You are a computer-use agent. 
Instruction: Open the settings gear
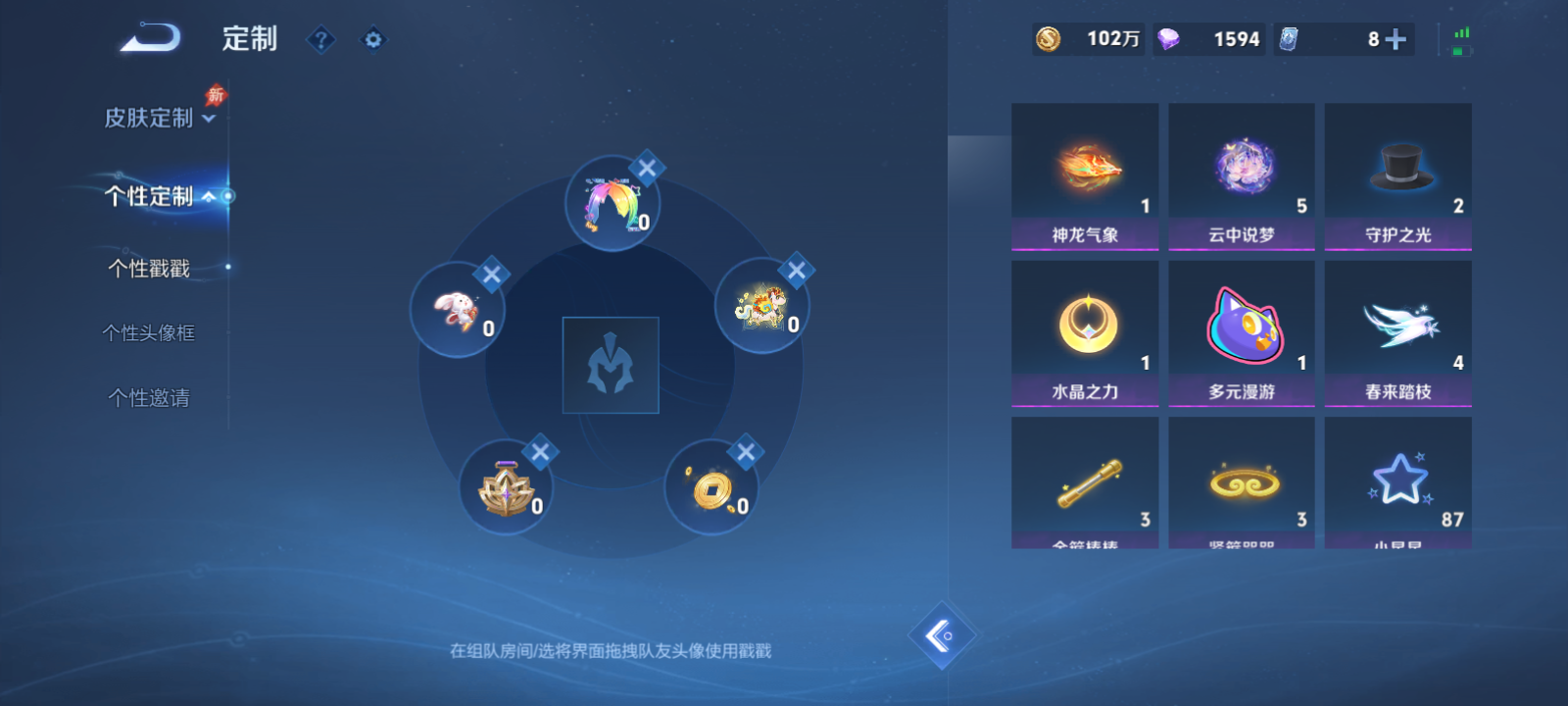(x=373, y=39)
